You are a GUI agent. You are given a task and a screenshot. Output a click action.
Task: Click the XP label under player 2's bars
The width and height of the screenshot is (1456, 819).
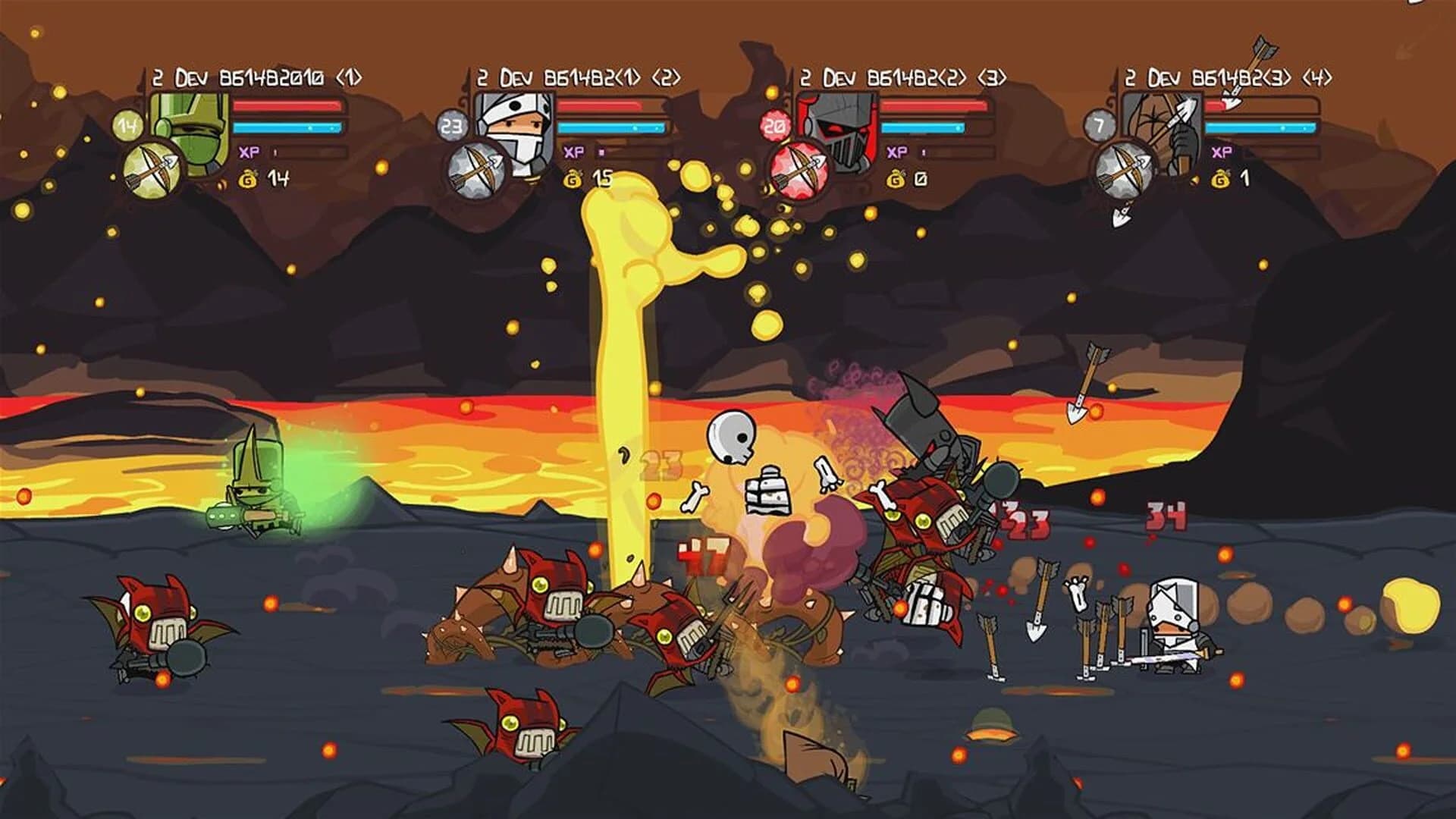(x=573, y=152)
